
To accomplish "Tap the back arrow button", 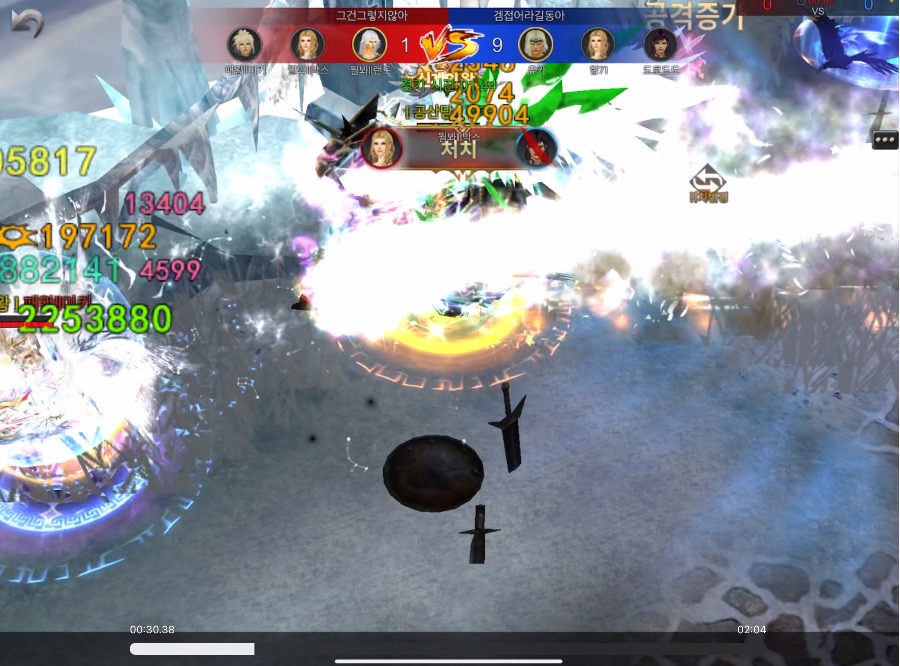I will [x=27, y=22].
